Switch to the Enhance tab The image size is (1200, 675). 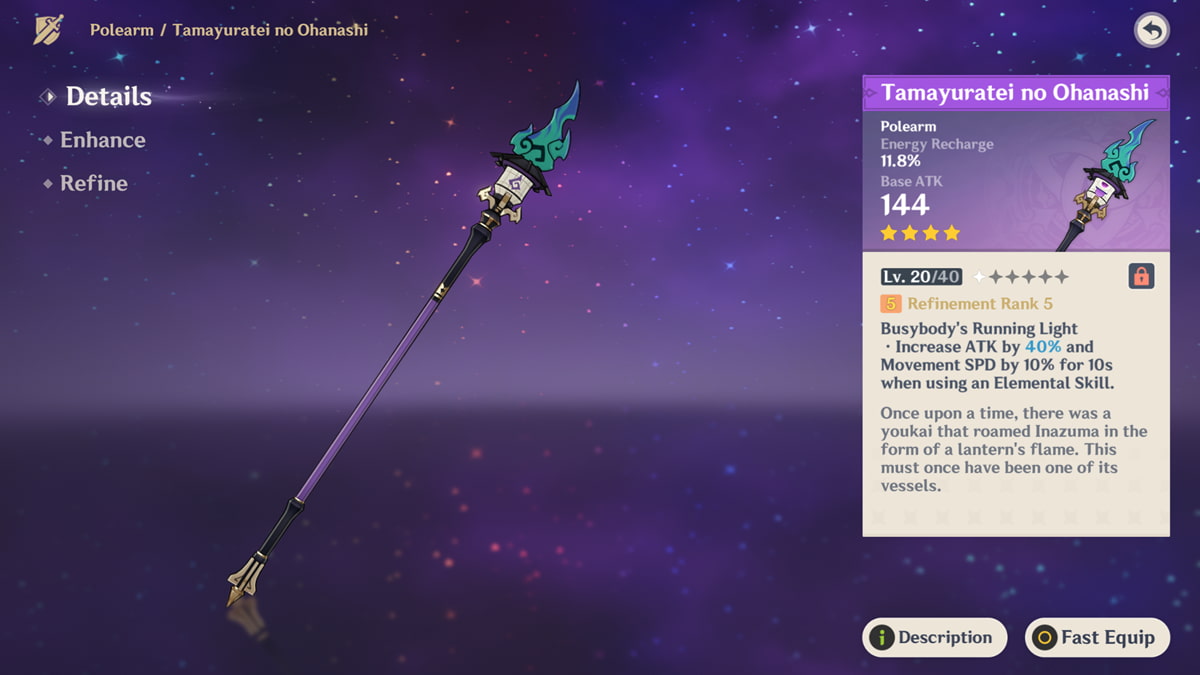point(102,140)
